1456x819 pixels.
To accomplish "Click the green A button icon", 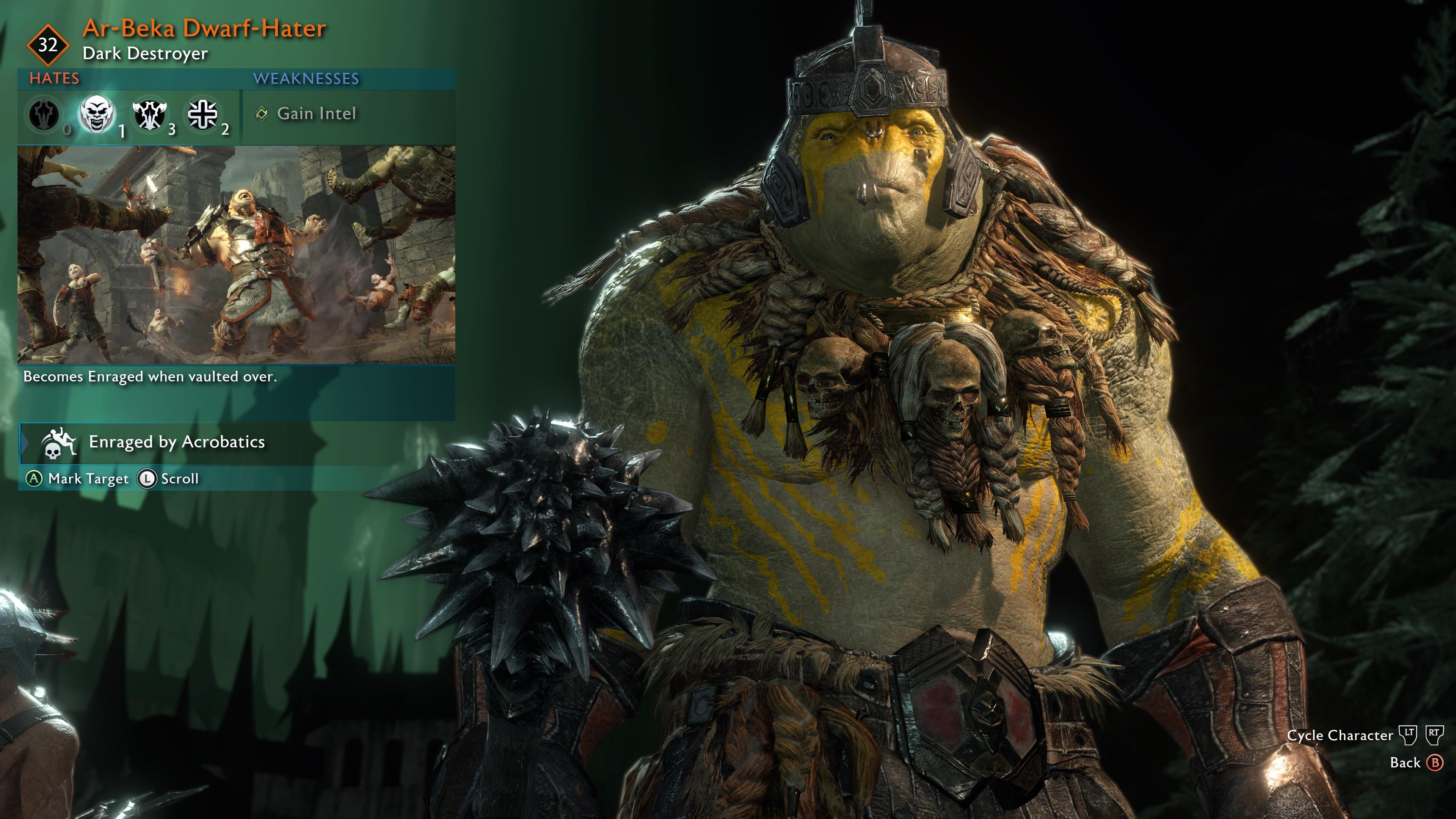I will 35,479.
